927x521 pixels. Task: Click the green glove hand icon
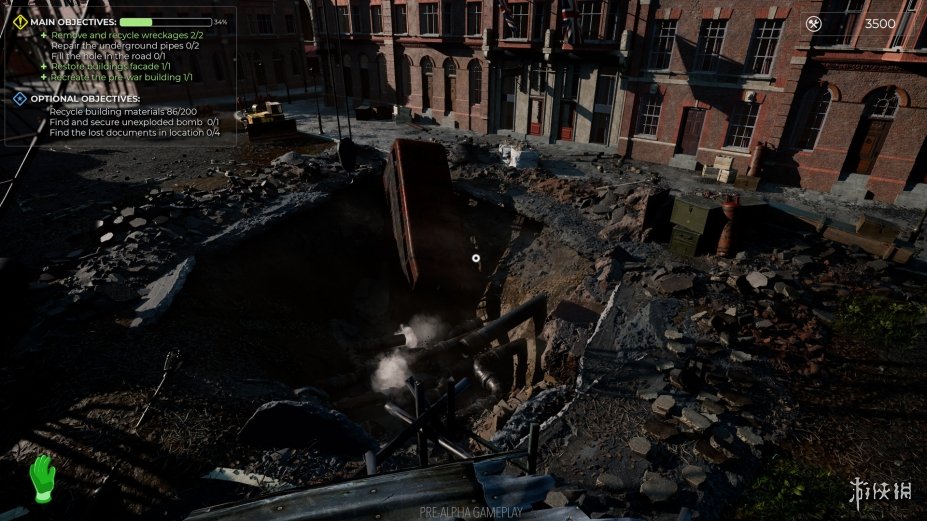tap(40, 479)
